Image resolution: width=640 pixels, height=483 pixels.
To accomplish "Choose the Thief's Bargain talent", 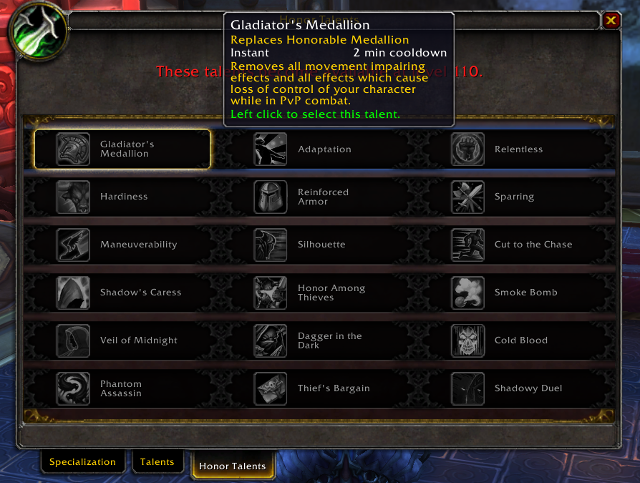I will pyautogui.click(x=320, y=388).
